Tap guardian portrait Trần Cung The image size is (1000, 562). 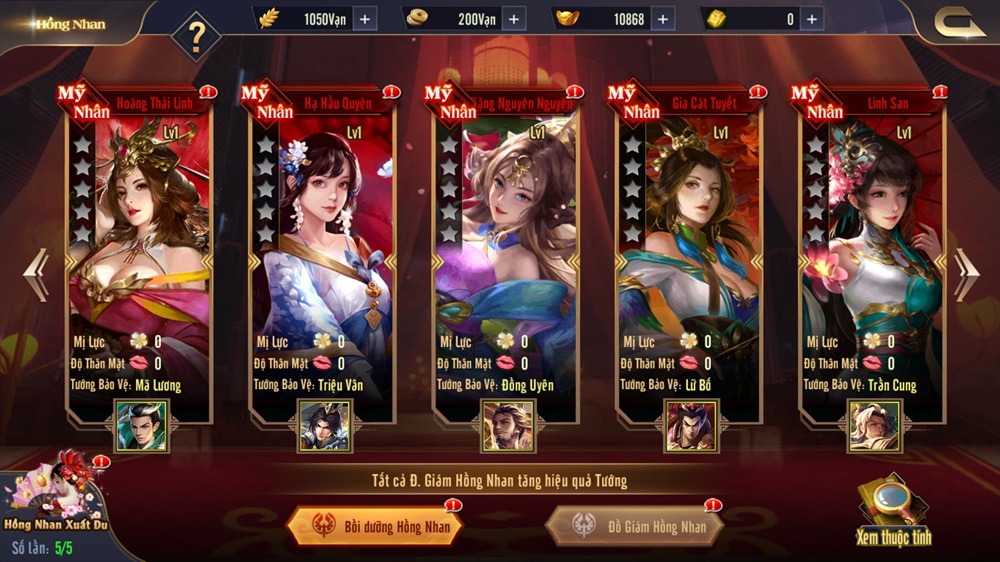click(x=874, y=426)
